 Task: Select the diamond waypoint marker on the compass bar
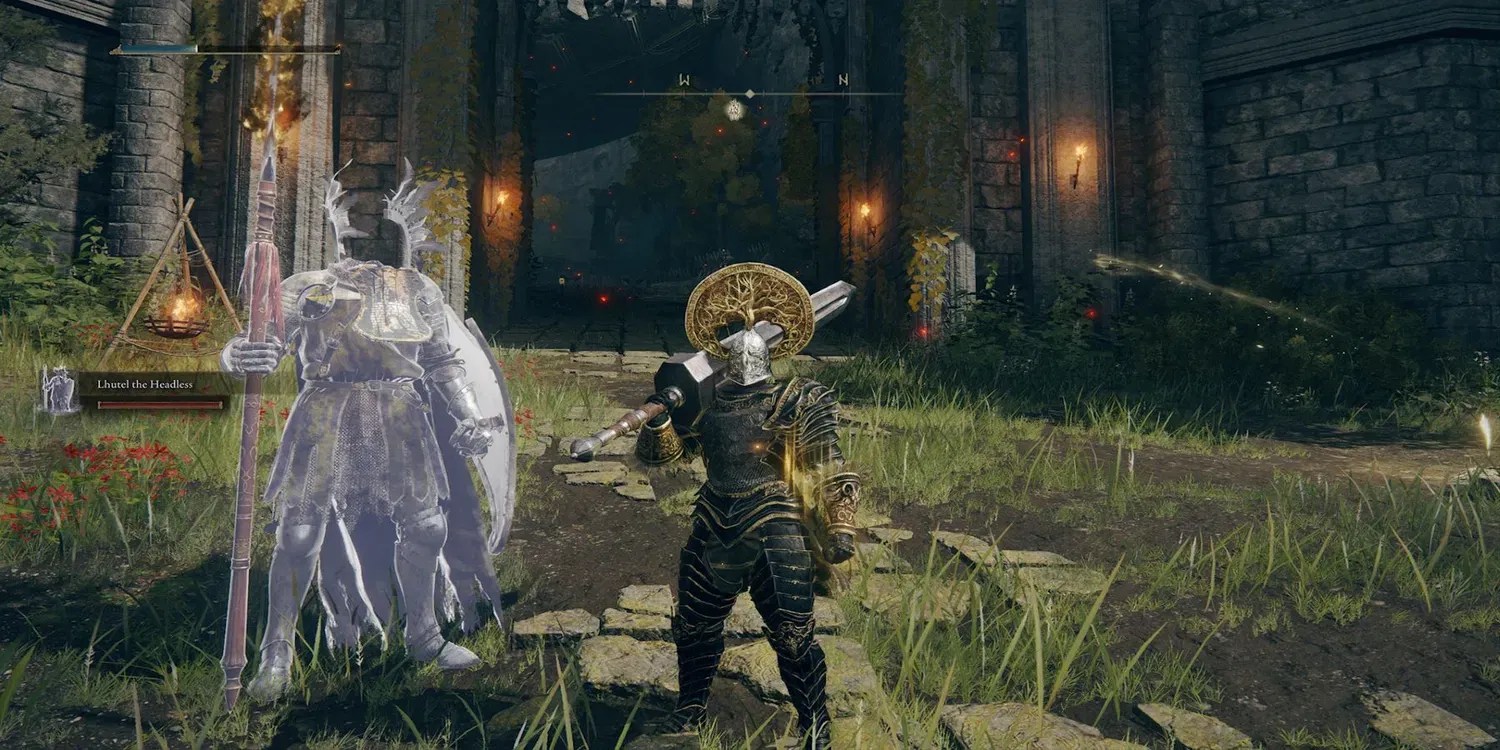[x=749, y=93]
